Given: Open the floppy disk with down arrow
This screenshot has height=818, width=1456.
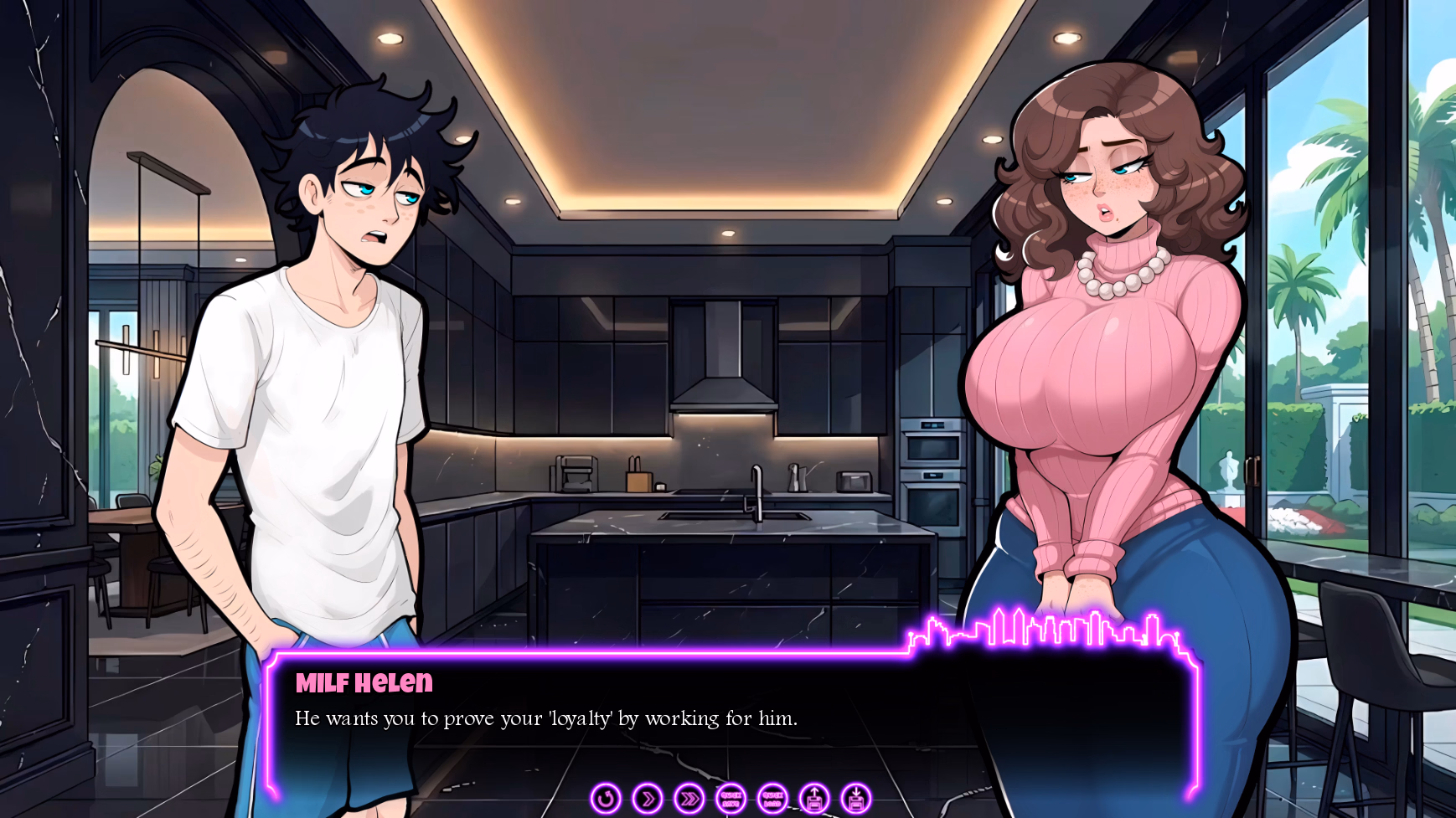Looking at the screenshot, I should [x=856, y=799].
